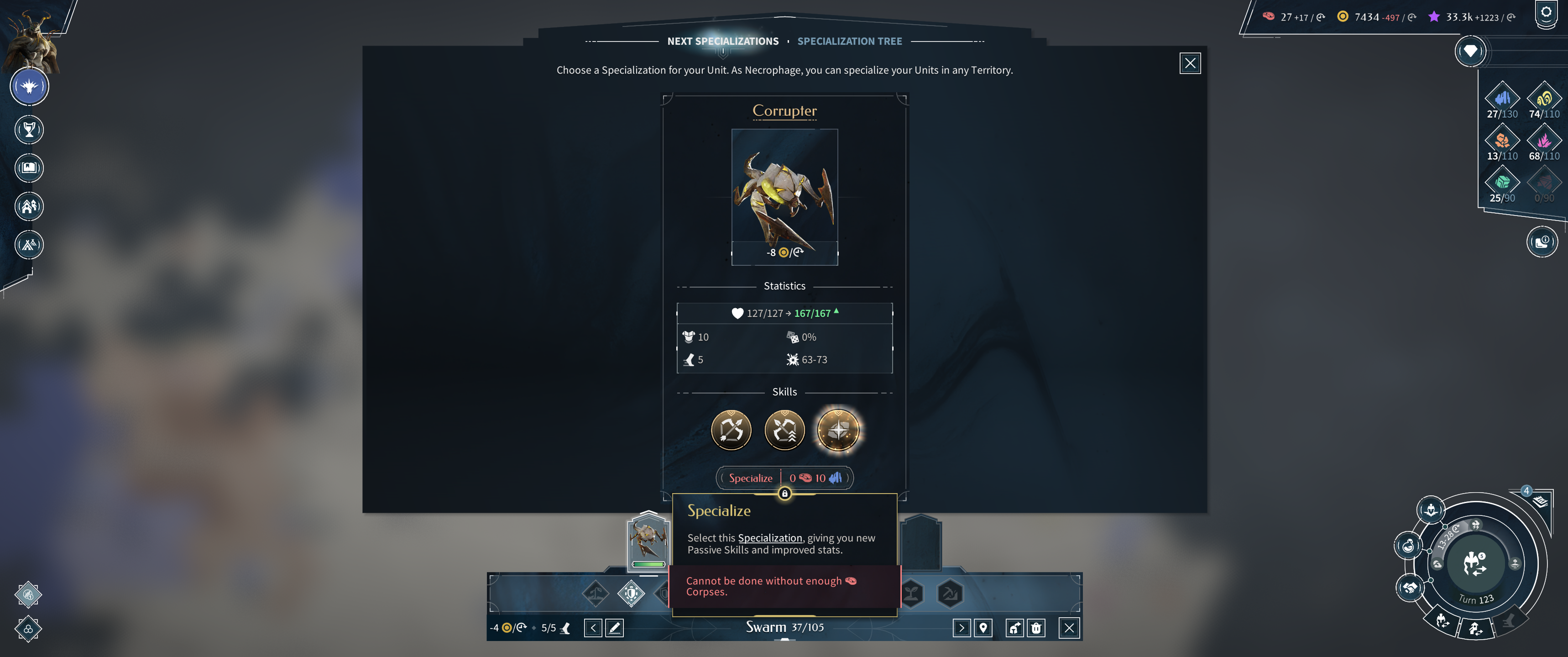This screenshot has height=657, width=1568.
Task: Switch to the Specialization Tree tab
Action: tap(849, 42)
